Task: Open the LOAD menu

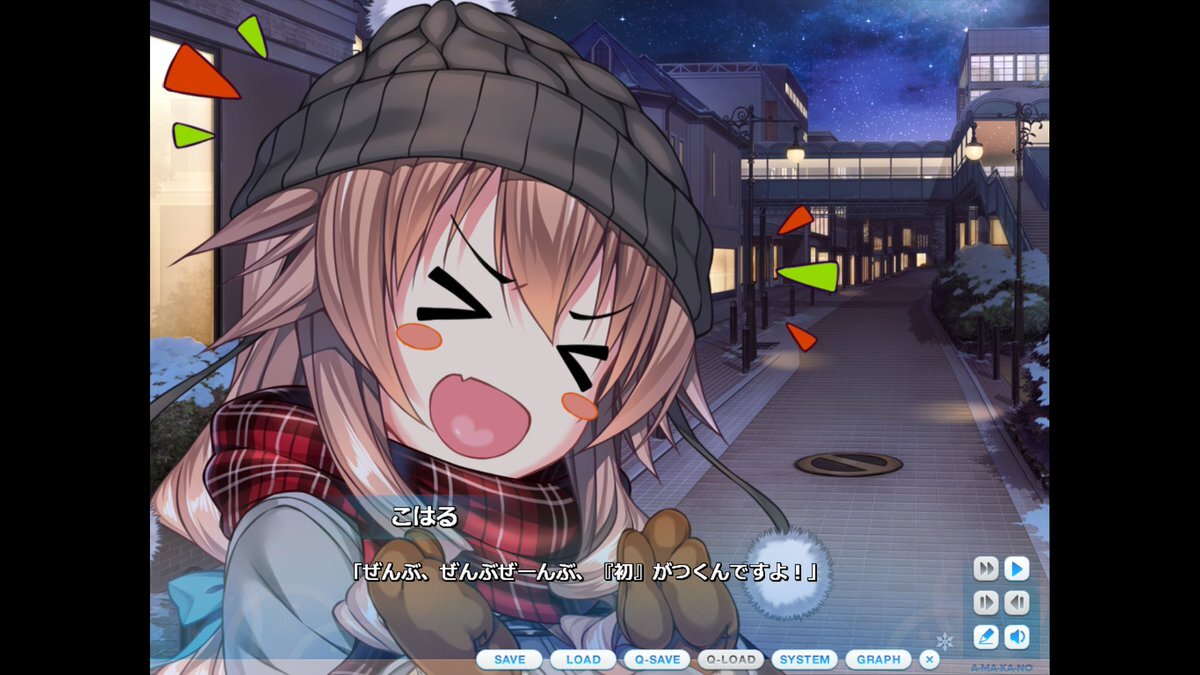Action: pos(583,660)
